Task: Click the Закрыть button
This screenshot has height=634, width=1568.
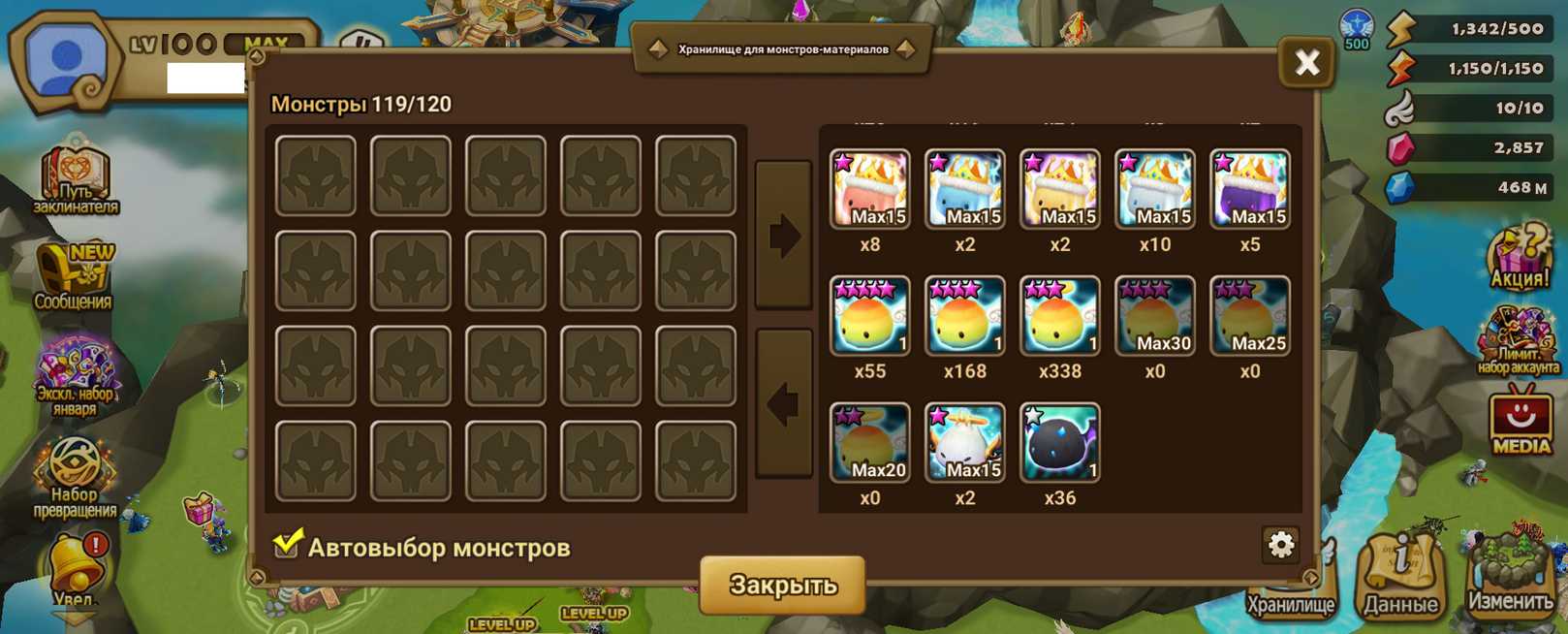Action: pos(782,585)
